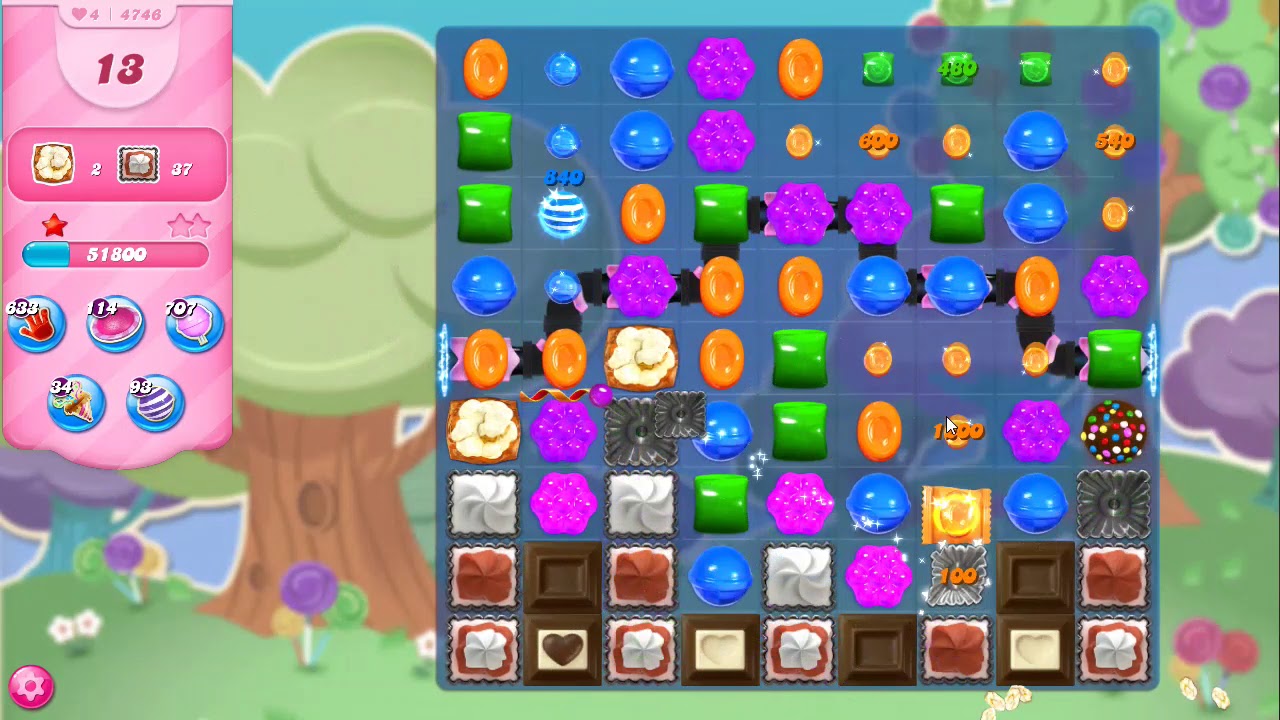Select the striped lollipop booster with 93
The height and width of the screenshot is (720, 1280).
(x=155, y=402)
